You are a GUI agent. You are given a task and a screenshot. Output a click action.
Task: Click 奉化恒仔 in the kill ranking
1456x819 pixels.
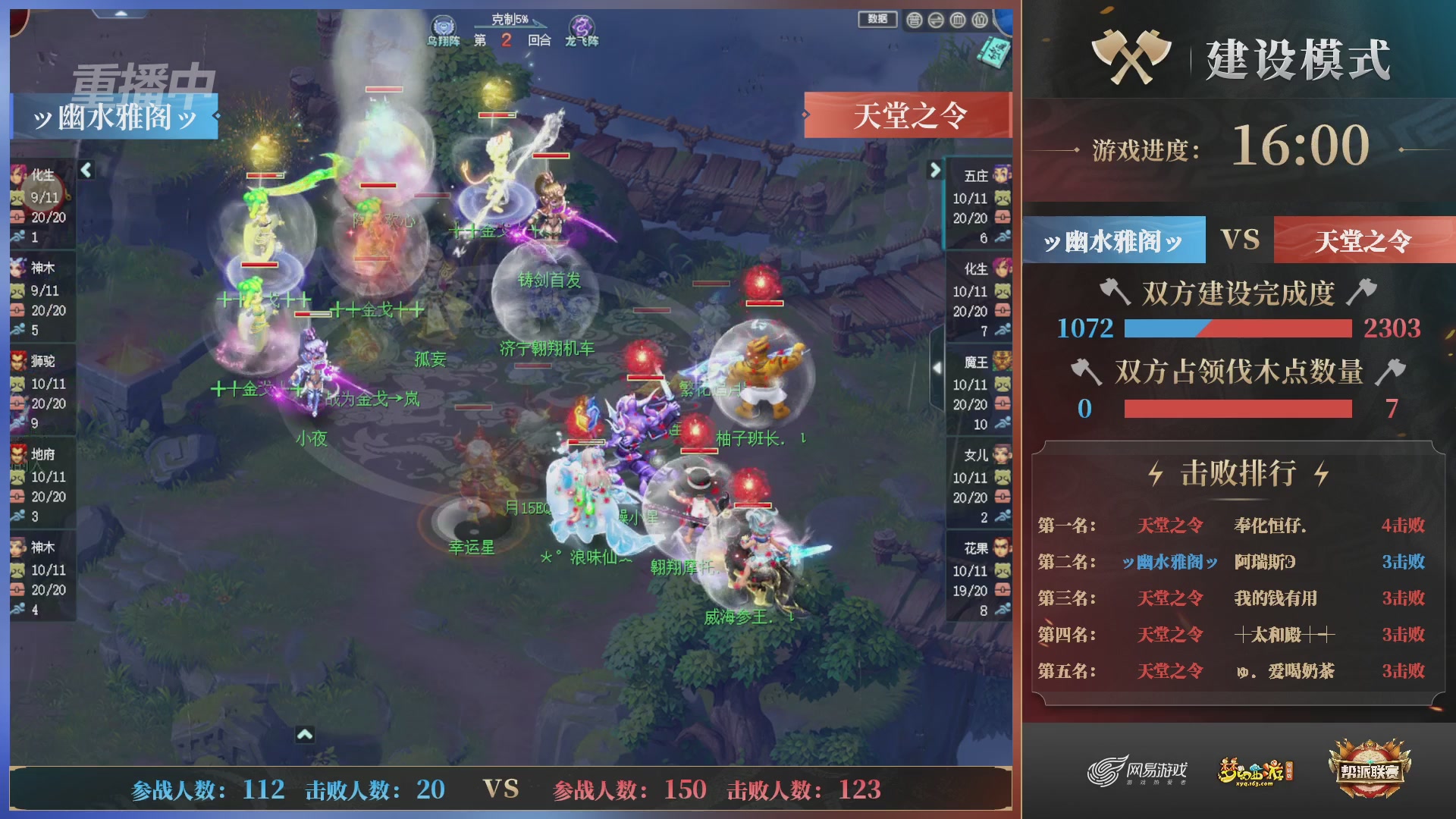[1267, 526]
